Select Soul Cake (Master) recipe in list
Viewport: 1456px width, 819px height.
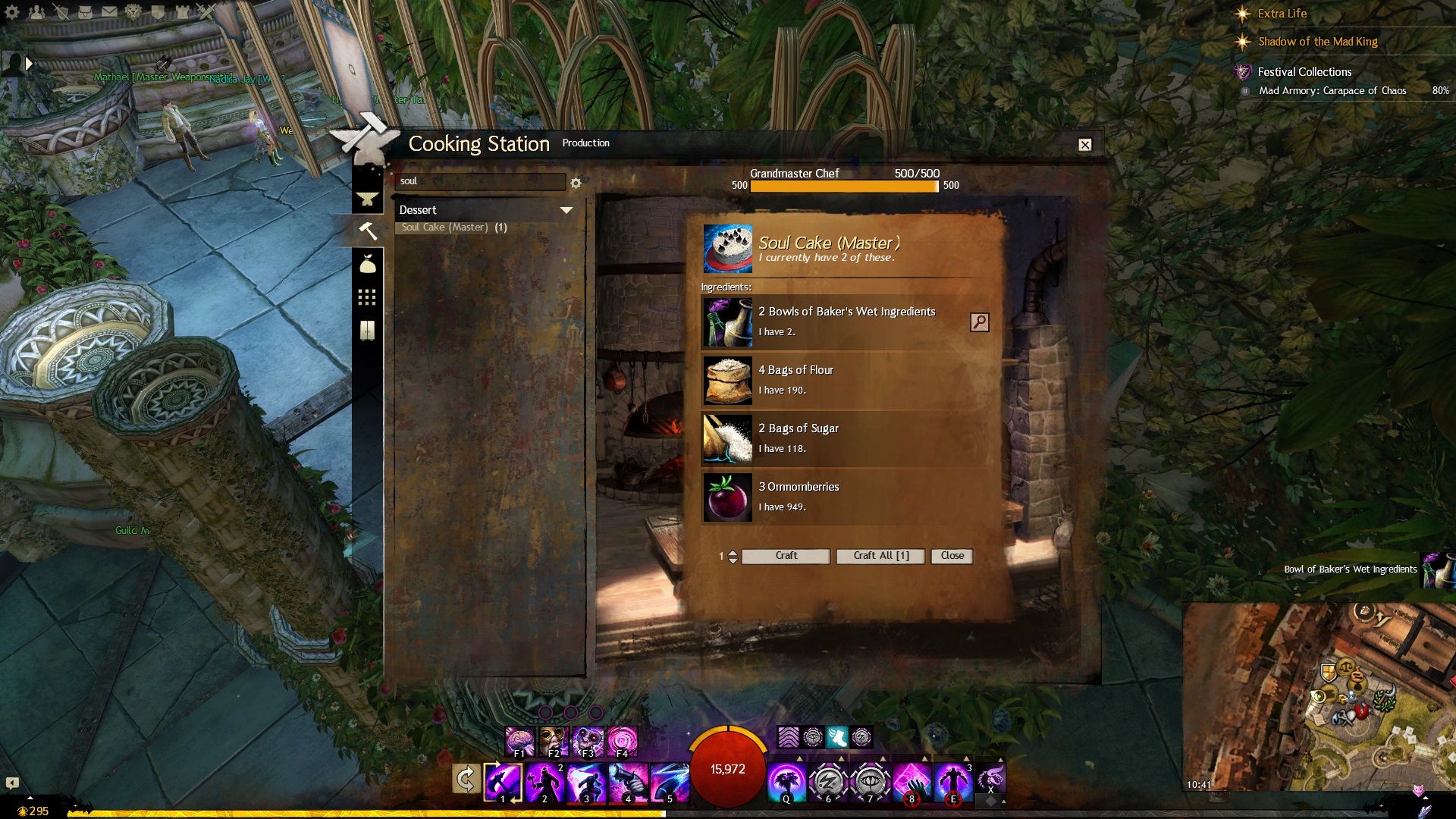[x=453, y=227]
